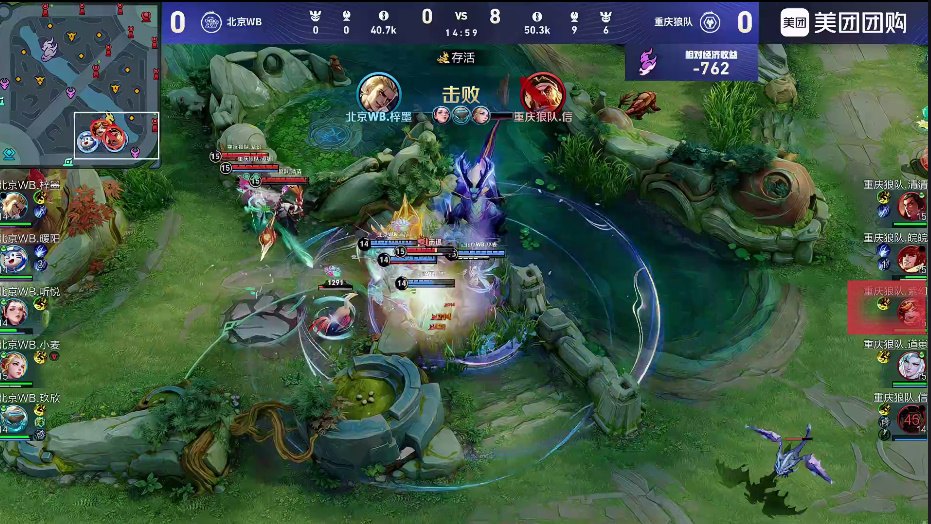The height and width of the screenshot is (524, 931).
Task: Click the killer portrait in kill banner
Action: (379, 94)
